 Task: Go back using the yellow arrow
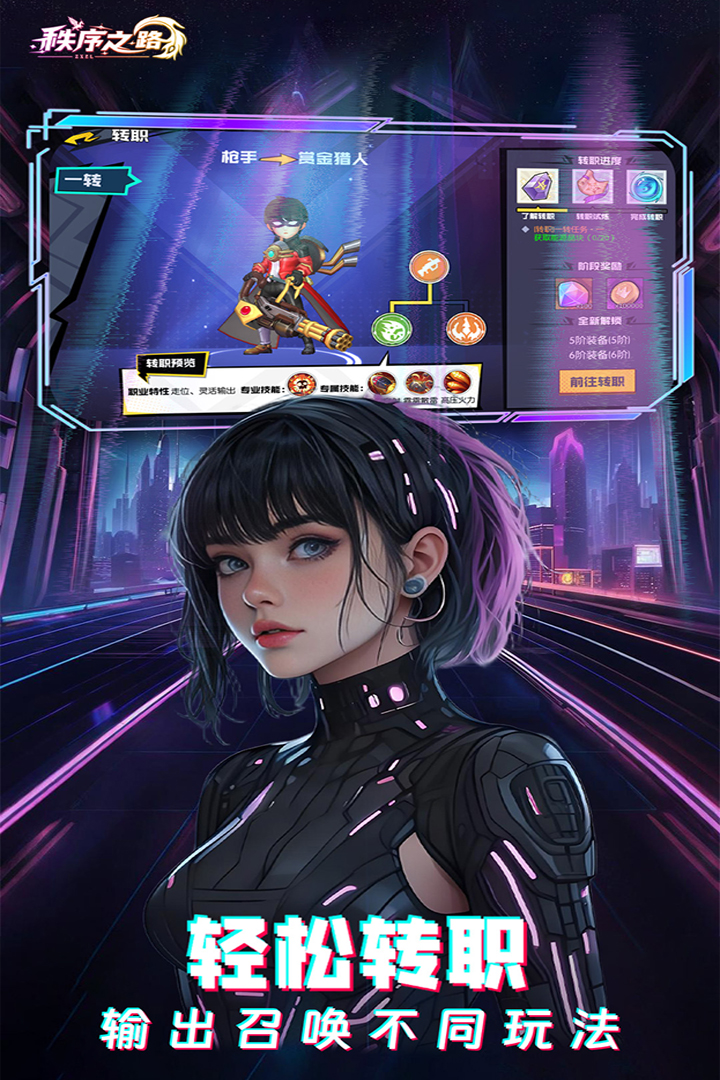80,136
